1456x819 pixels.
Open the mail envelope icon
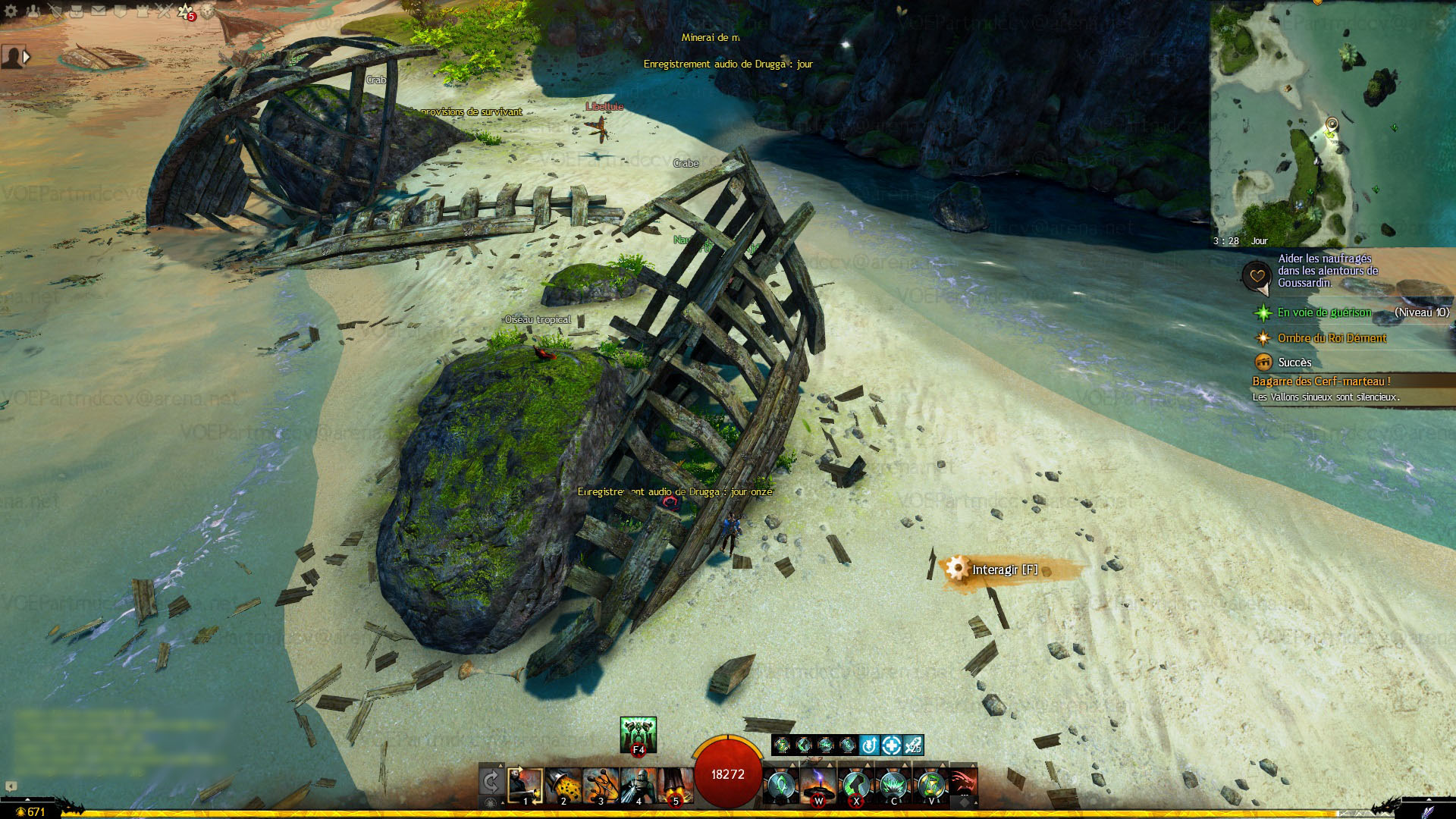click(x=99, y=11)
